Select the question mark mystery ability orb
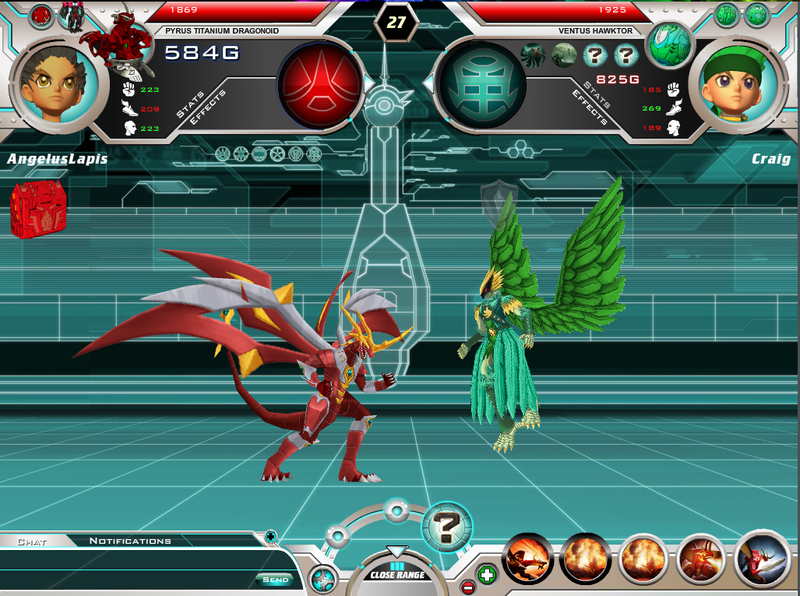Viewport: 800px width, 596px height. click(x=446, y=526)
